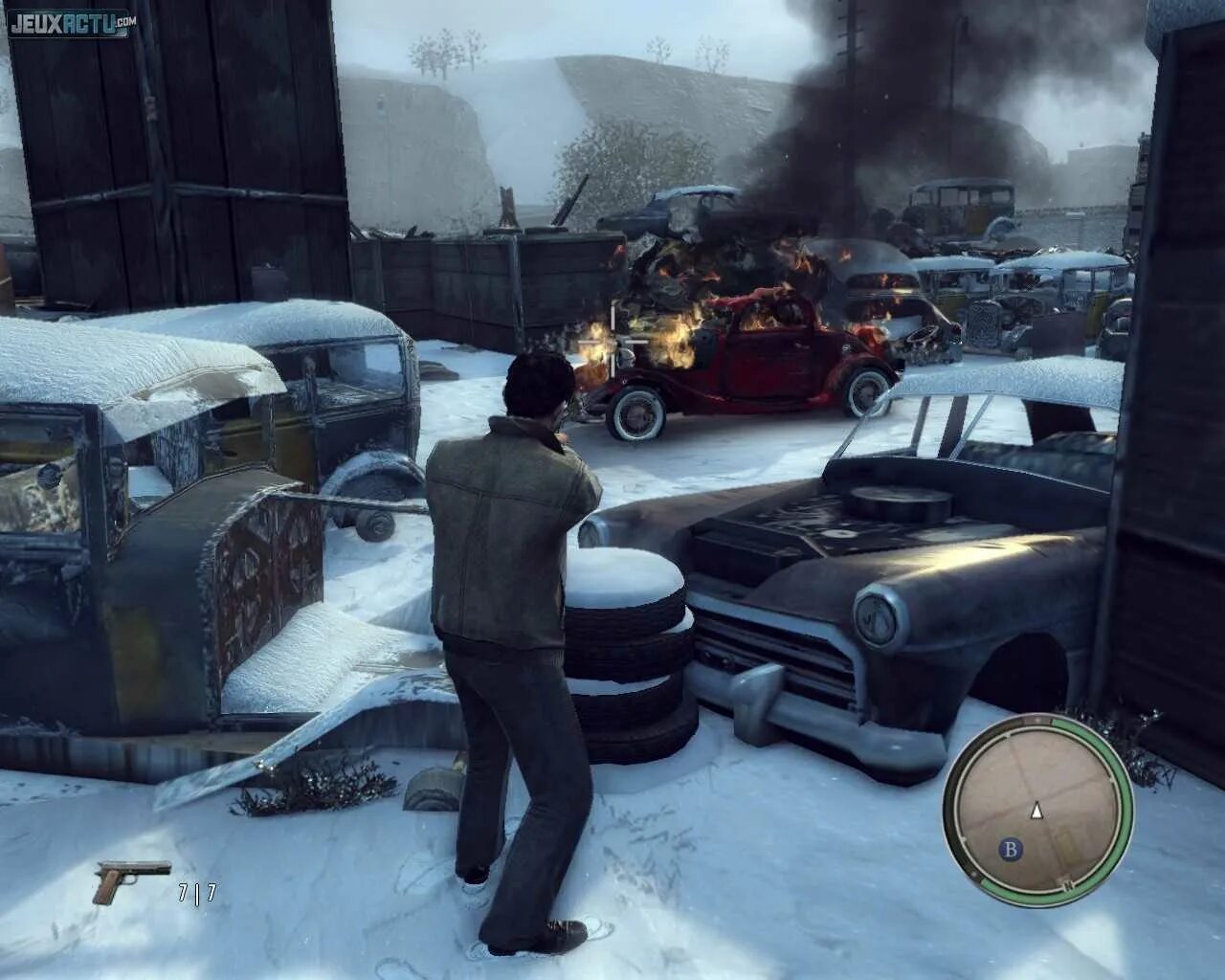
Task: Click the white player arrow on minimap
Action: point(1036,812)
